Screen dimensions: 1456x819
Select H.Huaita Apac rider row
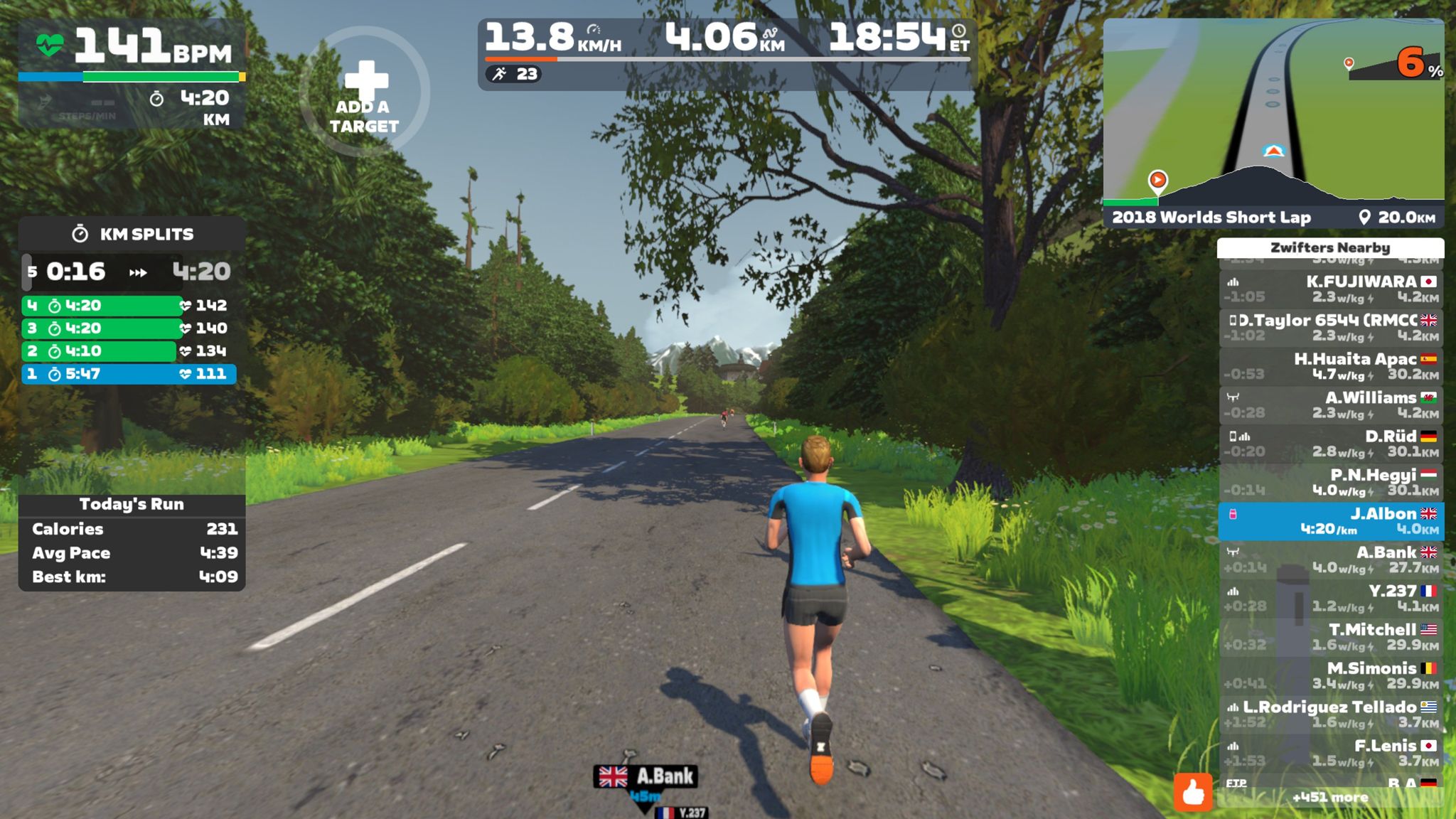pyautogui.click(x=1330, y=366)
